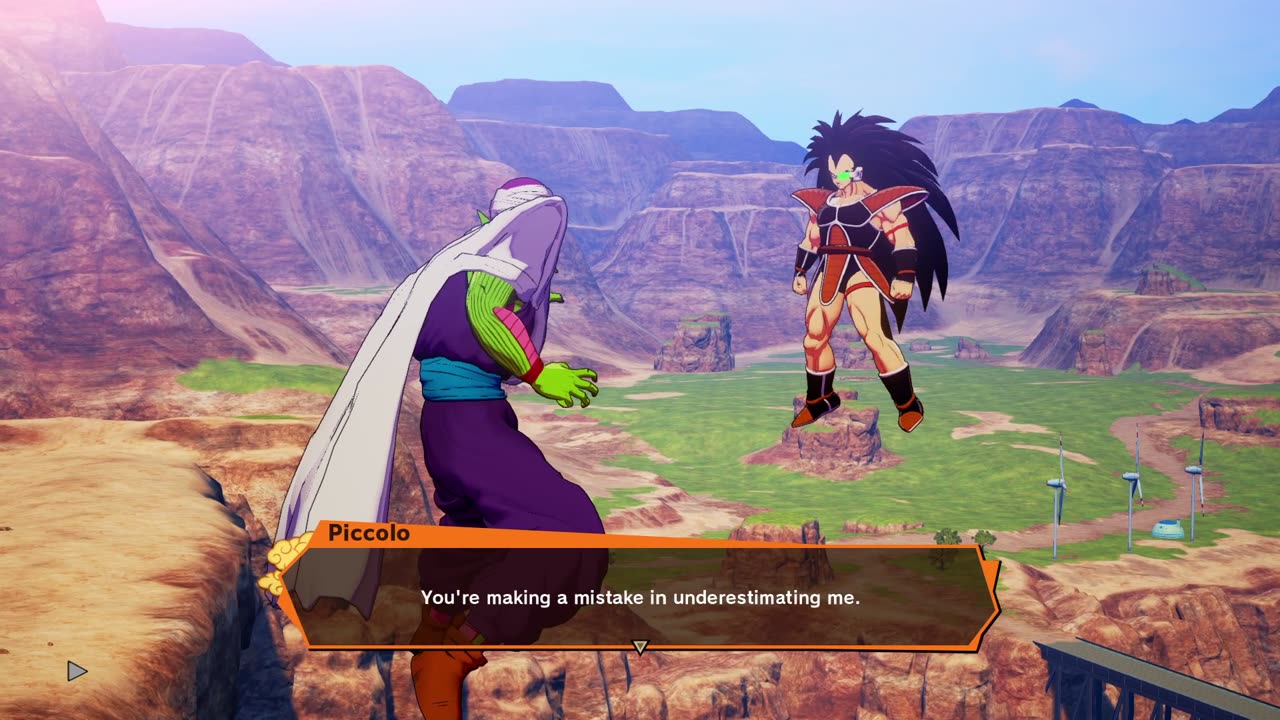1280x720 pixels.
Task: Advance Piccolo's dialogue box text
Action: point(640,597)
